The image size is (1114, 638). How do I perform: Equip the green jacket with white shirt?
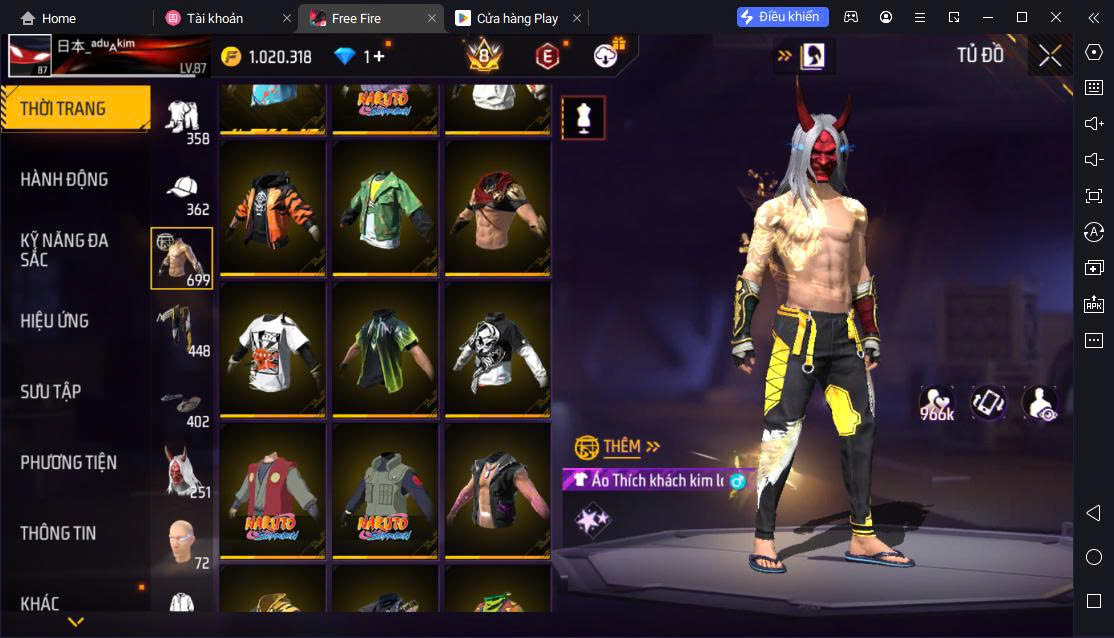click(x=385, y=209)
